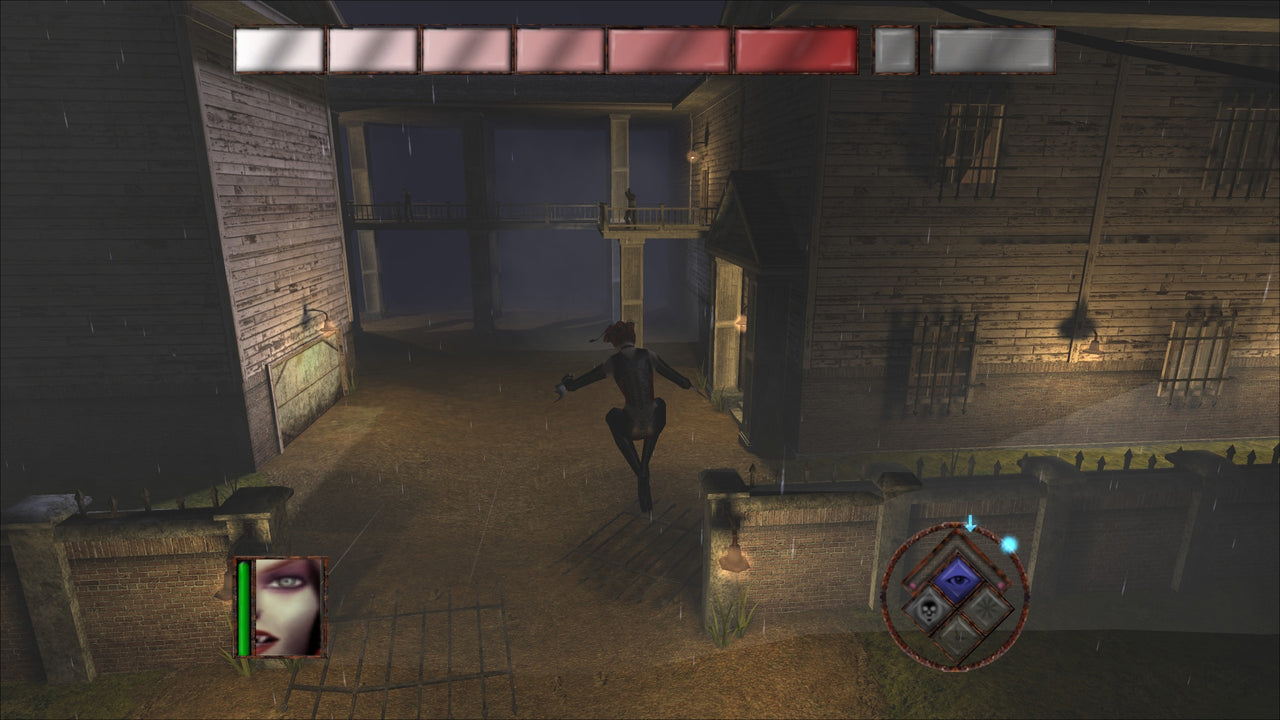
Task: Activate the skull ability in the HUD diamond
Action: [x=928, y=610]
